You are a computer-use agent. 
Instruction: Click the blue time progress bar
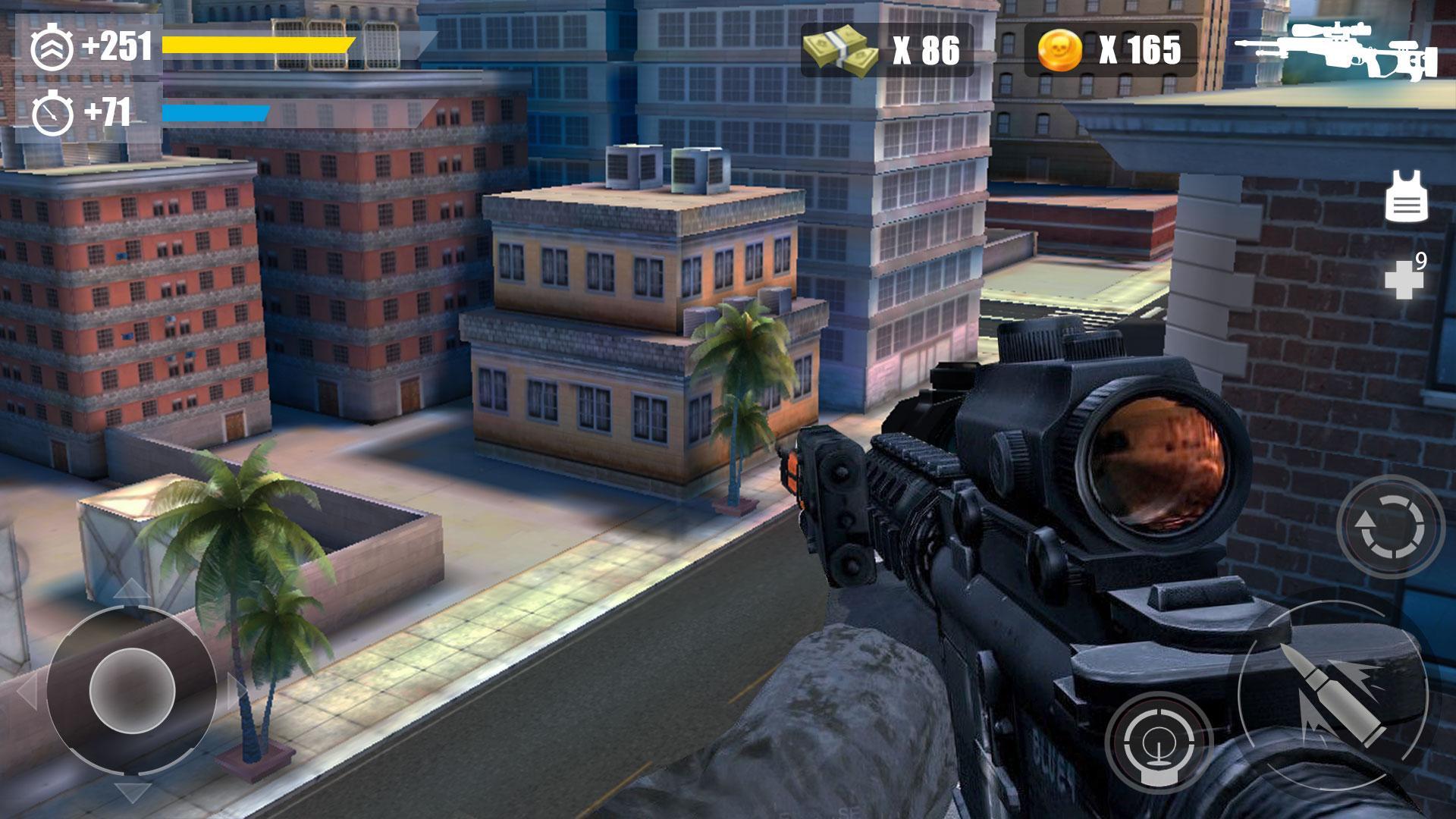point(216,114)
